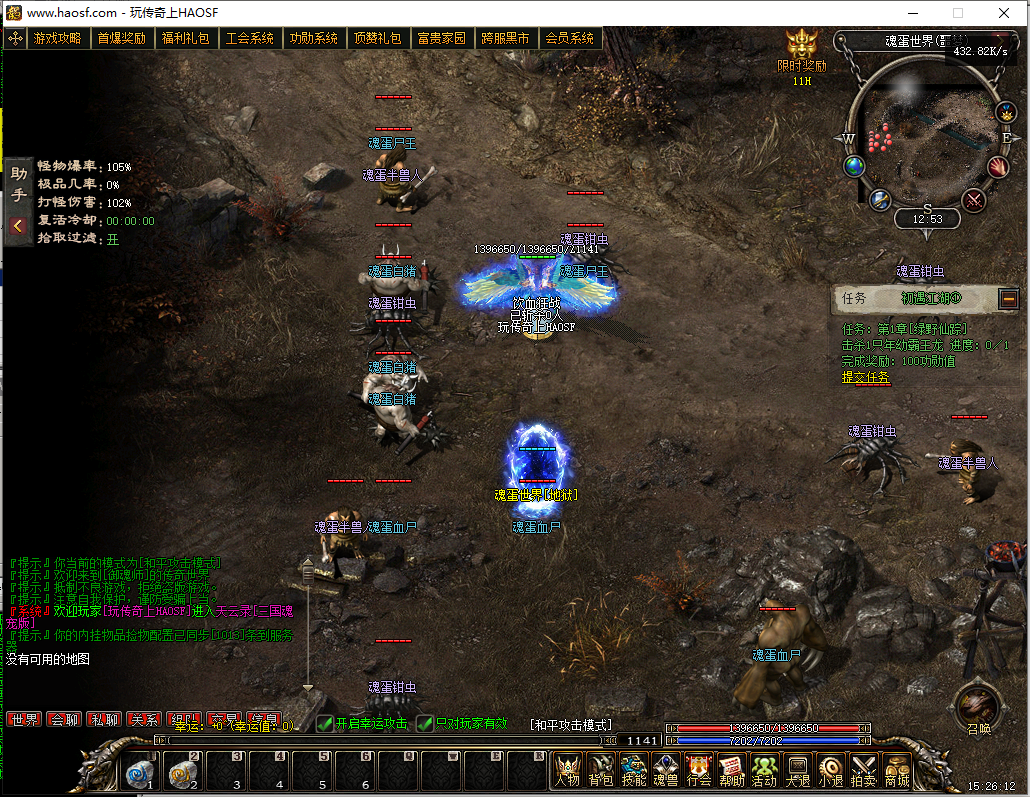The width and height of the screenshot is (1030, 797).
Task: Toggle 只对玩家有效 players-only checkbox
Action: pyautogui.click(x=425, y=723)
